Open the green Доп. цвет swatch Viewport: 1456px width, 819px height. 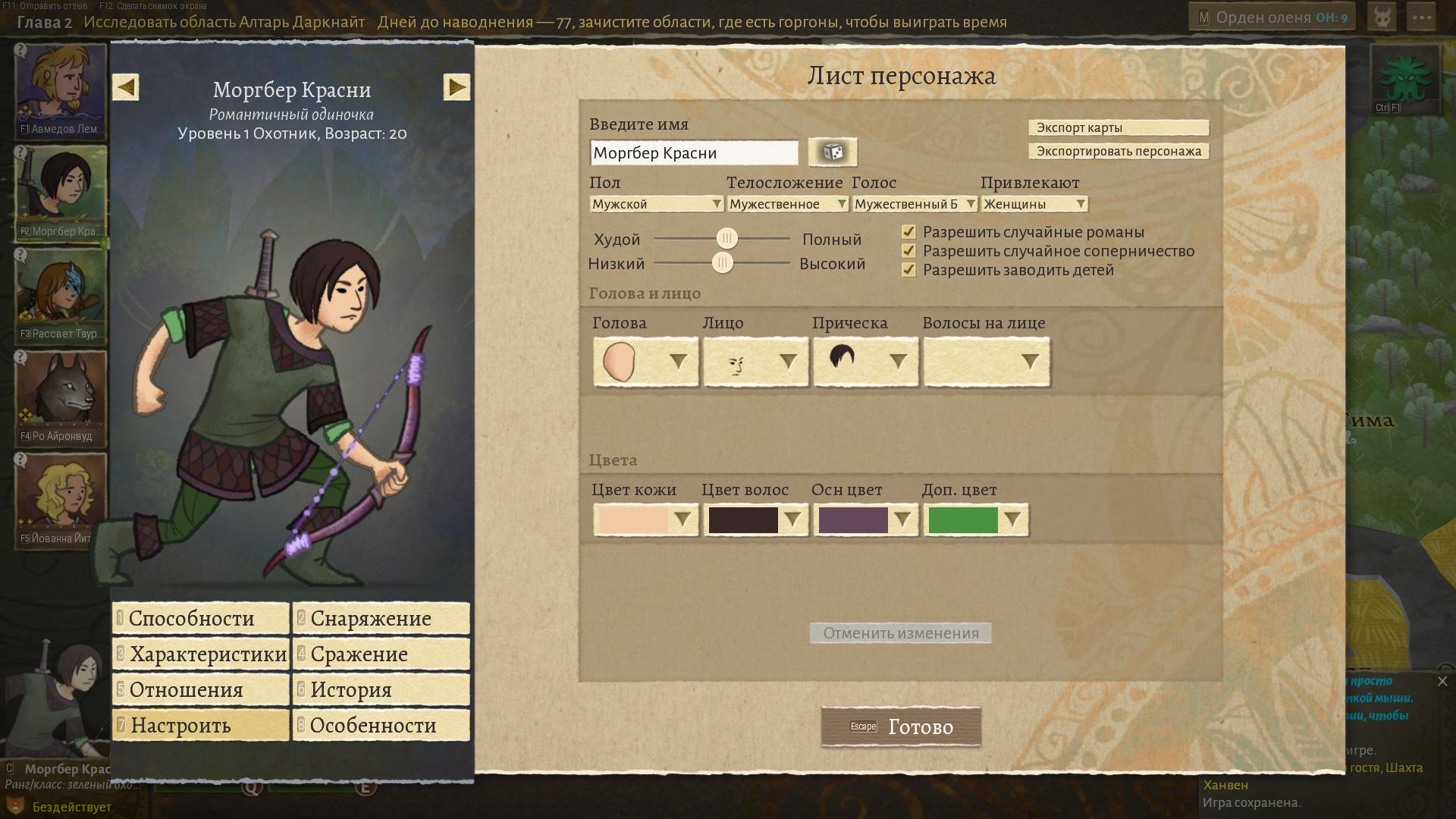coord(975,520)
